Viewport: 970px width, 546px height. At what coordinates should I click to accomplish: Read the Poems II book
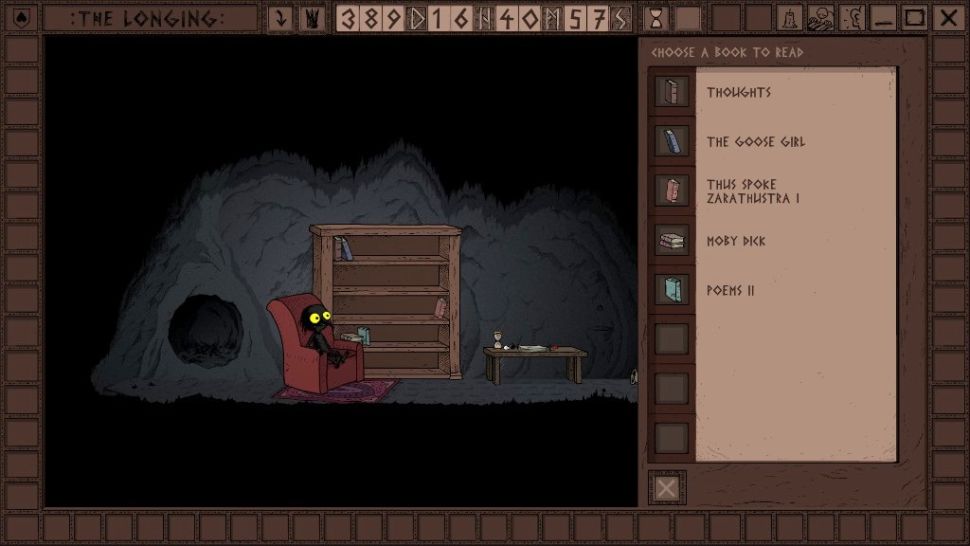pyautogui.click(x=730, y=291)
